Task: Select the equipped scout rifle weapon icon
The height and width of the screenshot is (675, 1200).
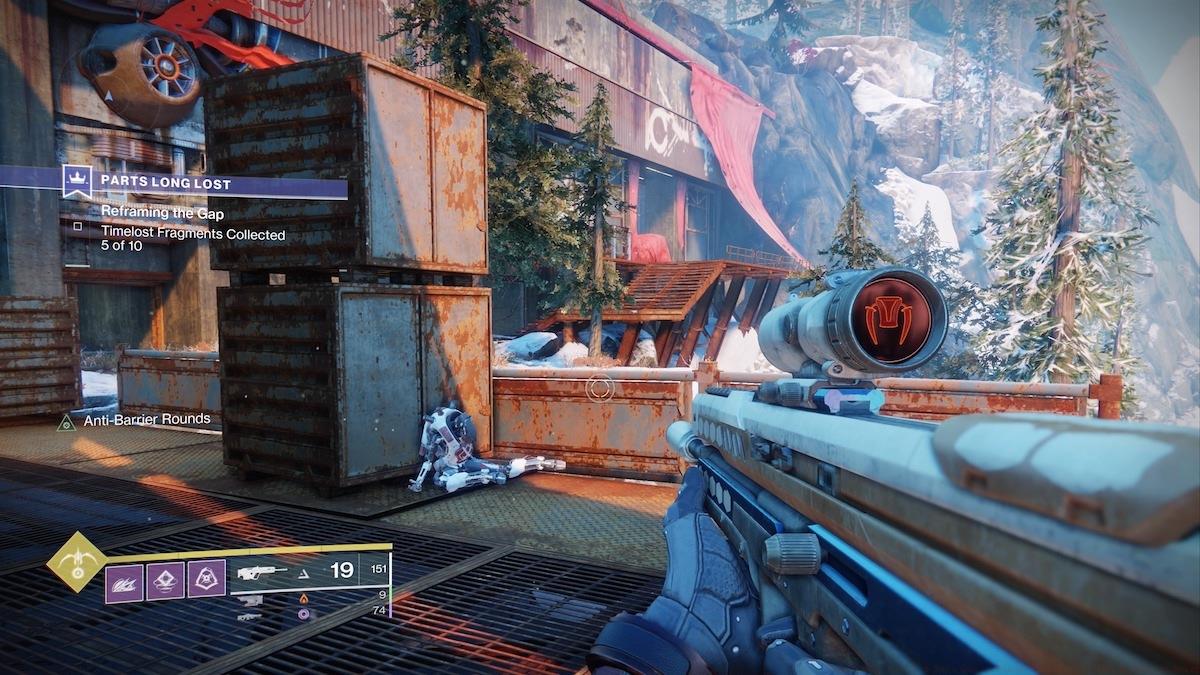Action: click(263, 573)
